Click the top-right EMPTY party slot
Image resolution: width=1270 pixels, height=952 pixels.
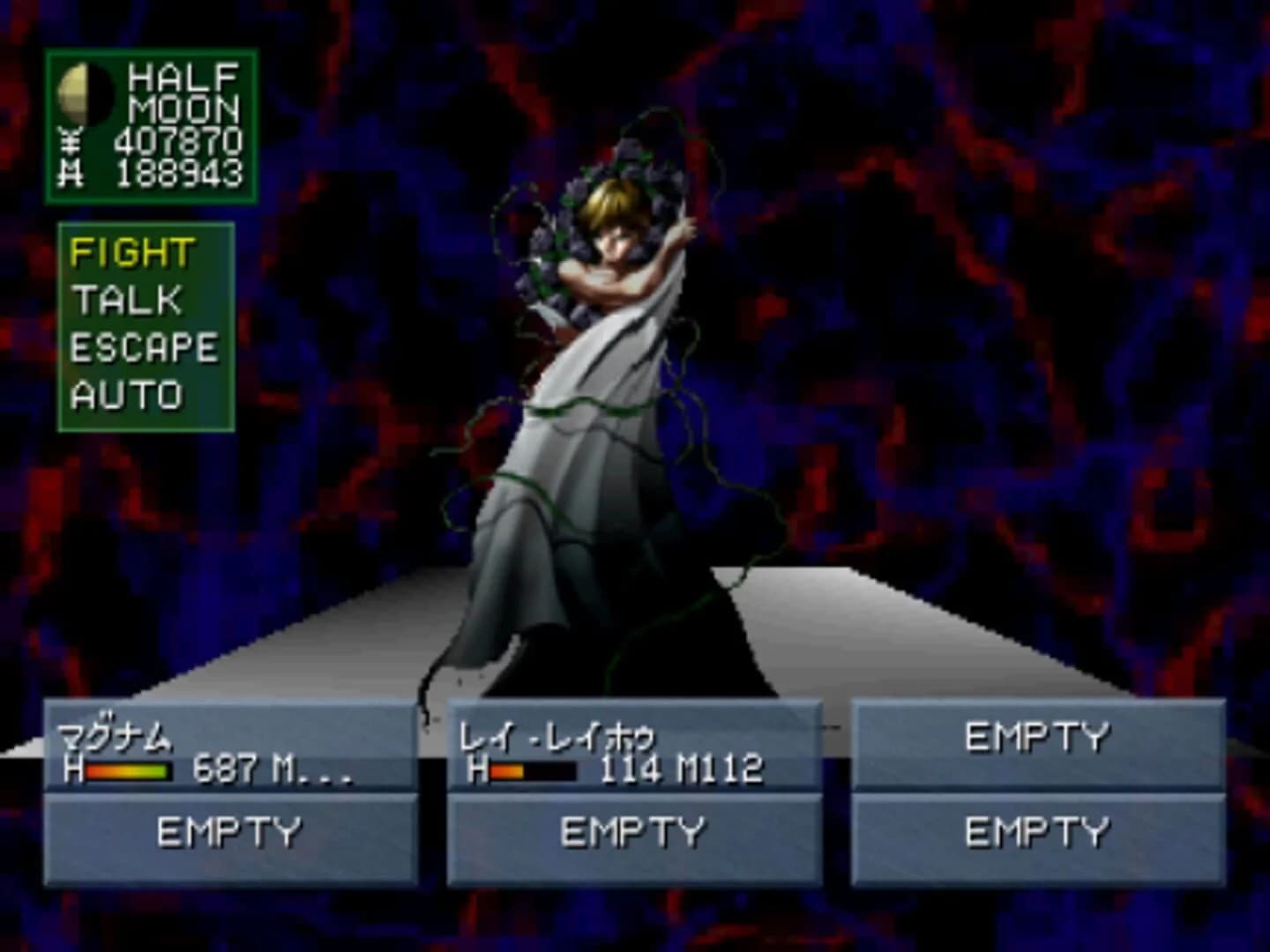pyautogui.click(x=1041, y=738)
